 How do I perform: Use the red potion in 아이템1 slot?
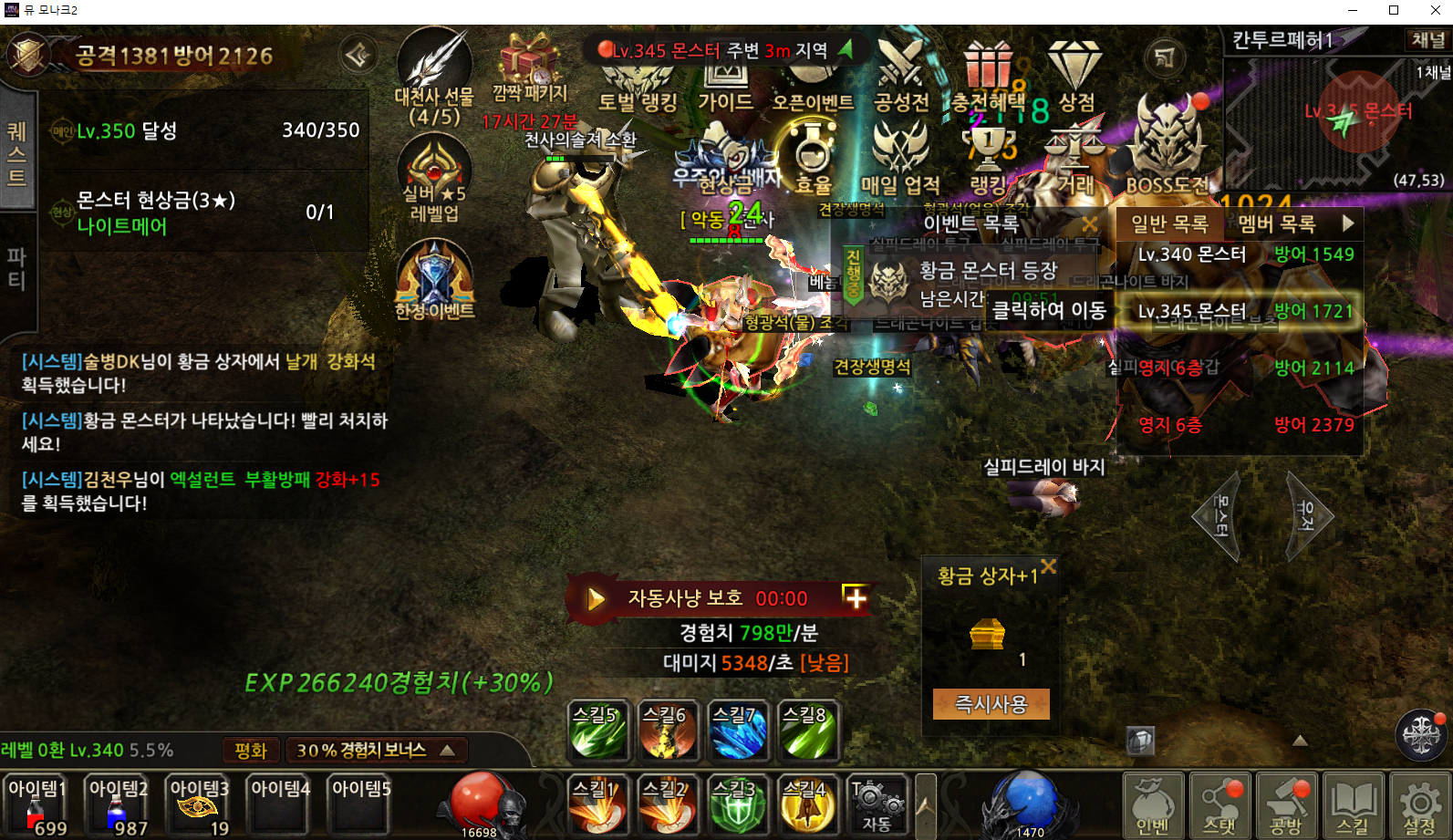coord(37,804)
